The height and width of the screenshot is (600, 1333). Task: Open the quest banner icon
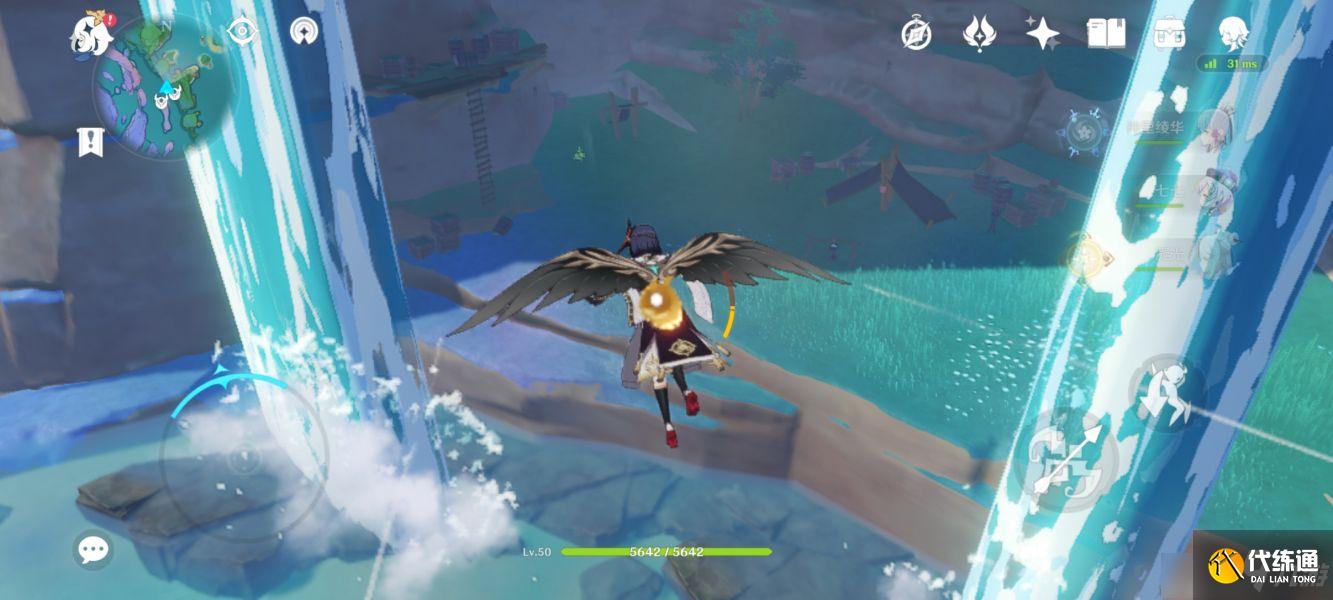90,142
